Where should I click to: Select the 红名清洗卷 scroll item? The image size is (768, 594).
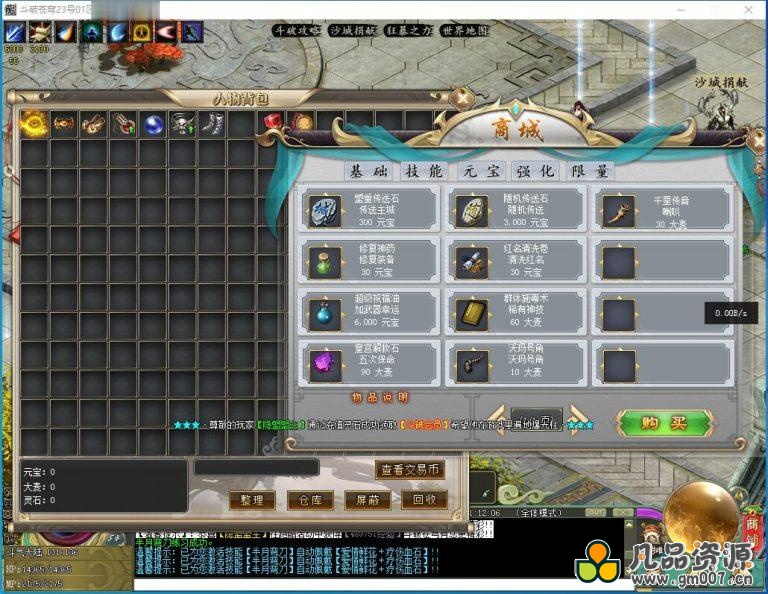[515, 261]
